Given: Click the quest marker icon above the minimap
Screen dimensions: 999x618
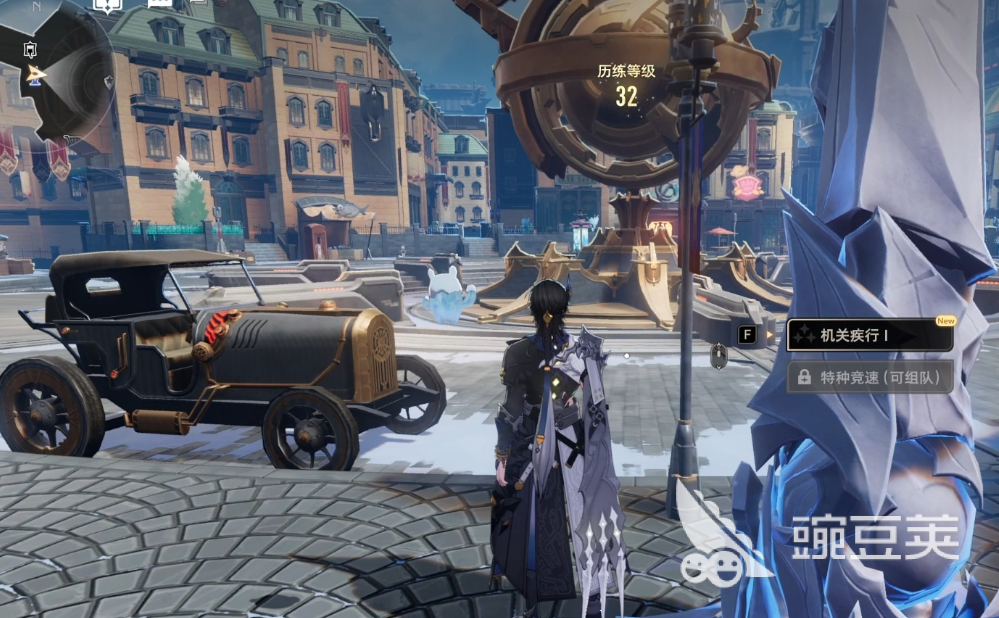Looking at the screenshot, I should tap(105, 5).
